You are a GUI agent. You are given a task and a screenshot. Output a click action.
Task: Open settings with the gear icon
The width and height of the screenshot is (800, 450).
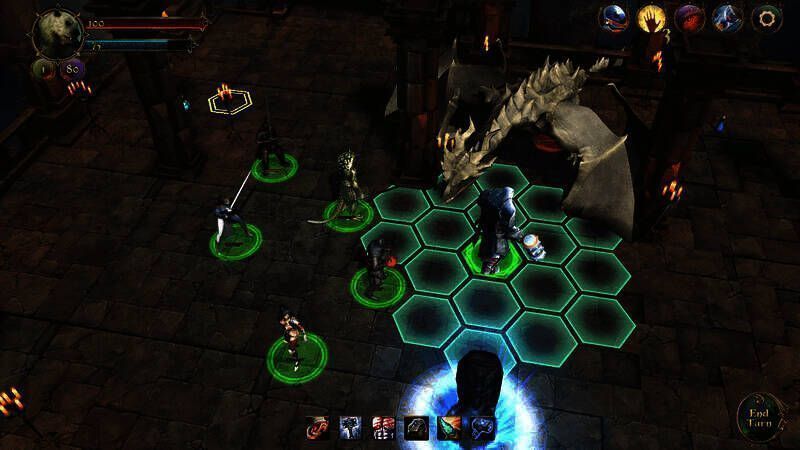coord(765,18)
